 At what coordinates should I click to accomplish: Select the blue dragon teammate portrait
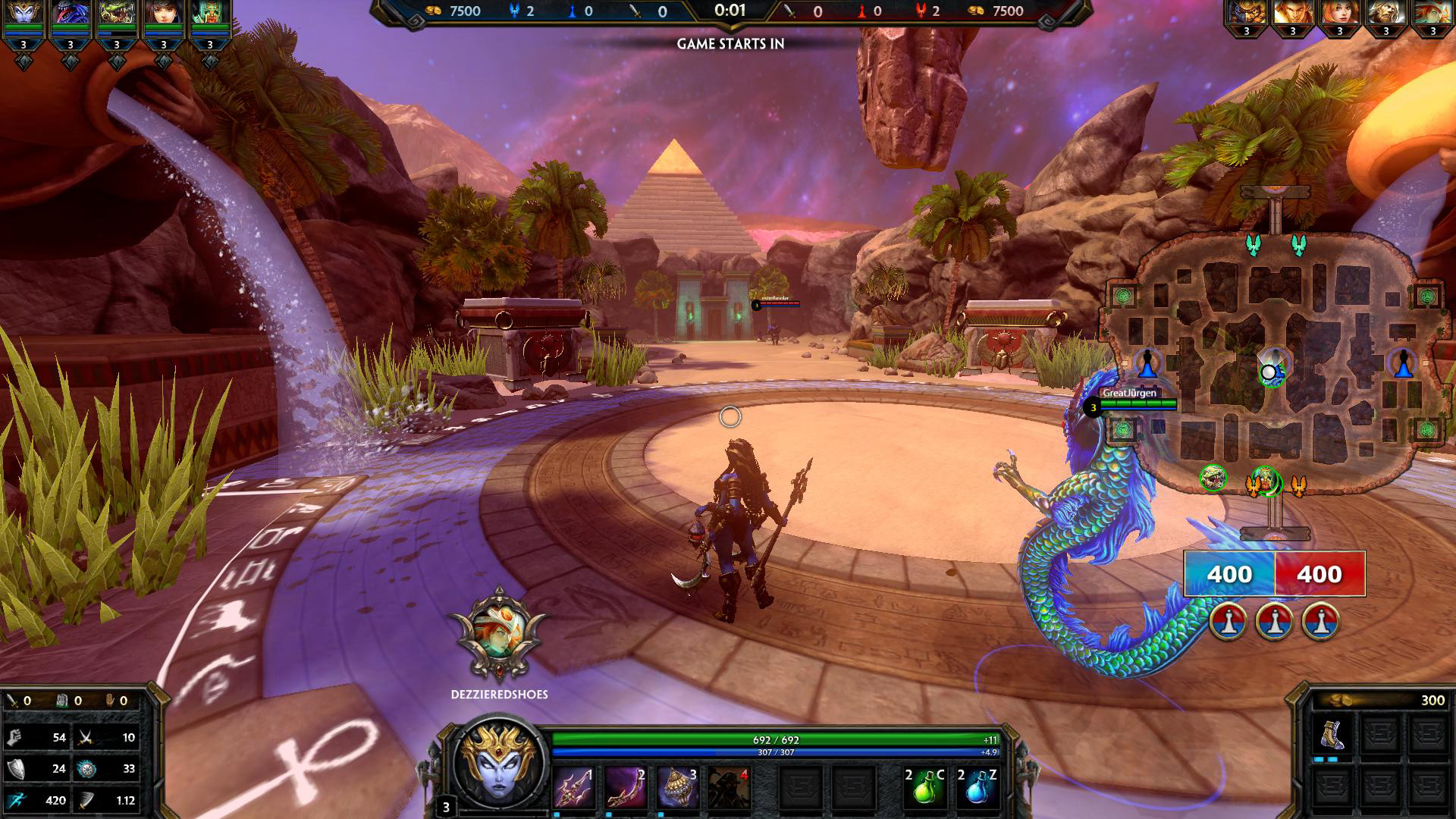[x=70, y=15]
